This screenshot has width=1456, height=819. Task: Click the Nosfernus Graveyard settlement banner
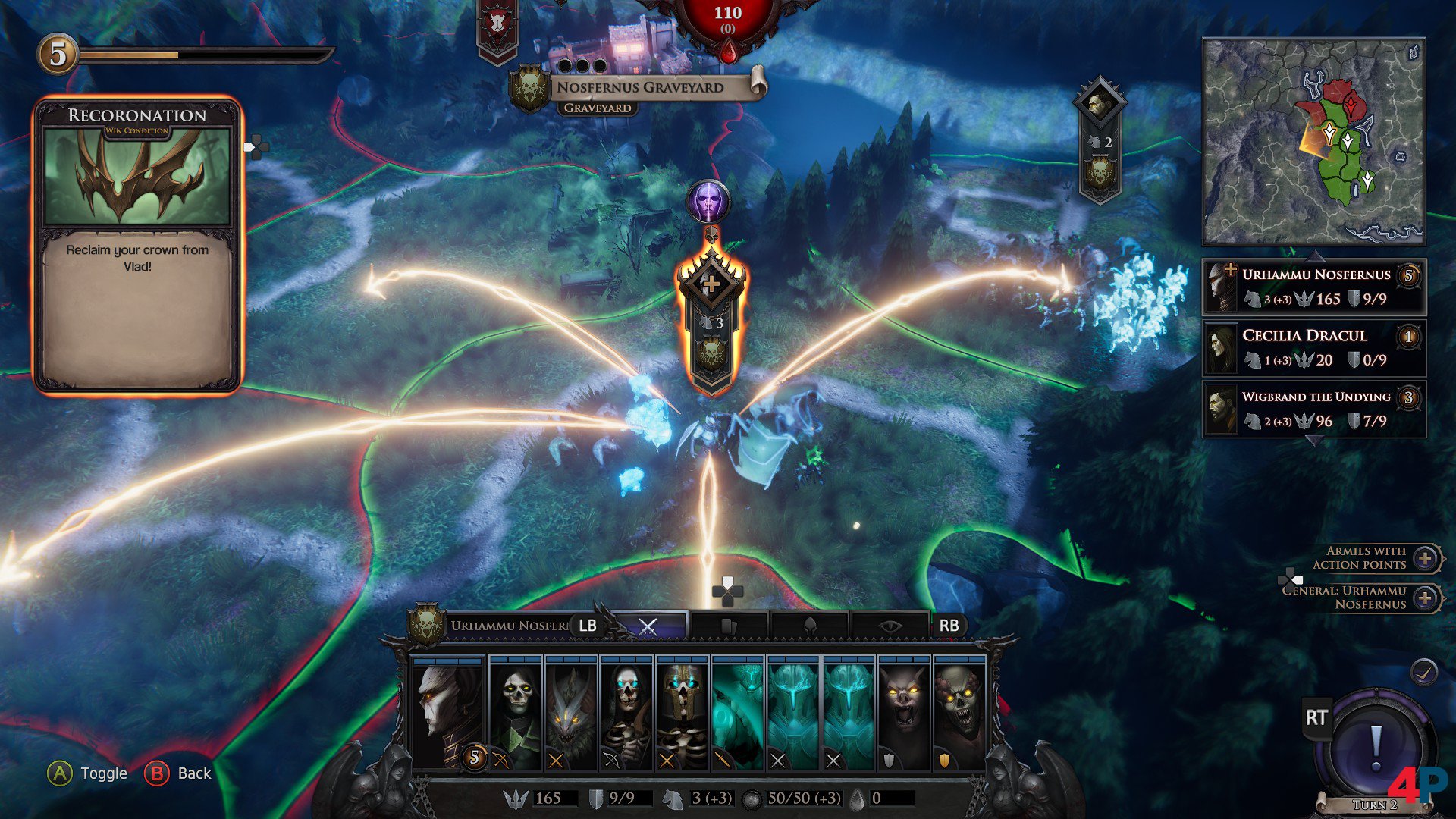point(639,88)
